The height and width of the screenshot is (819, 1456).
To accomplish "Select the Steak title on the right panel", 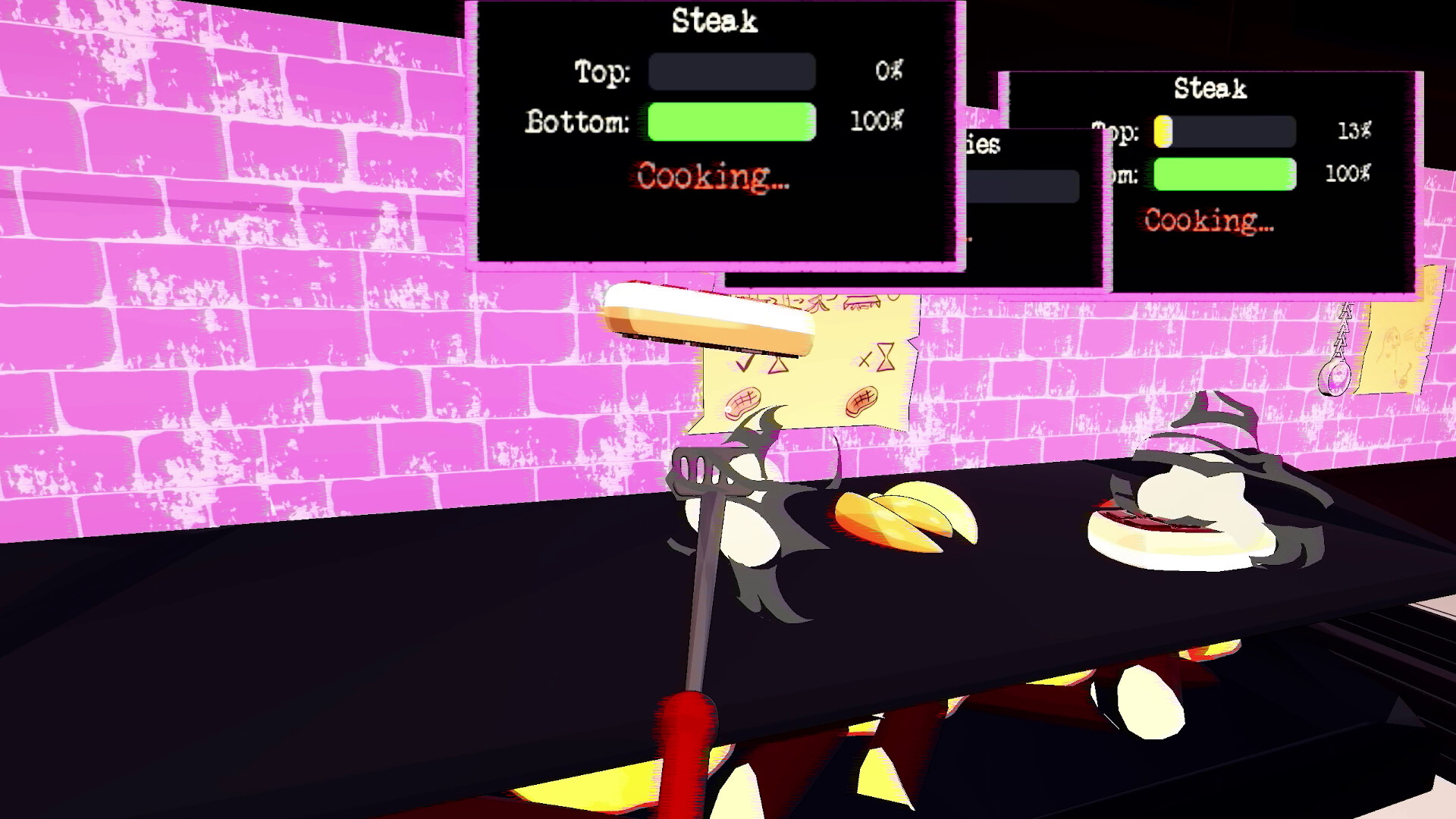I will [x=1209, y=89].
